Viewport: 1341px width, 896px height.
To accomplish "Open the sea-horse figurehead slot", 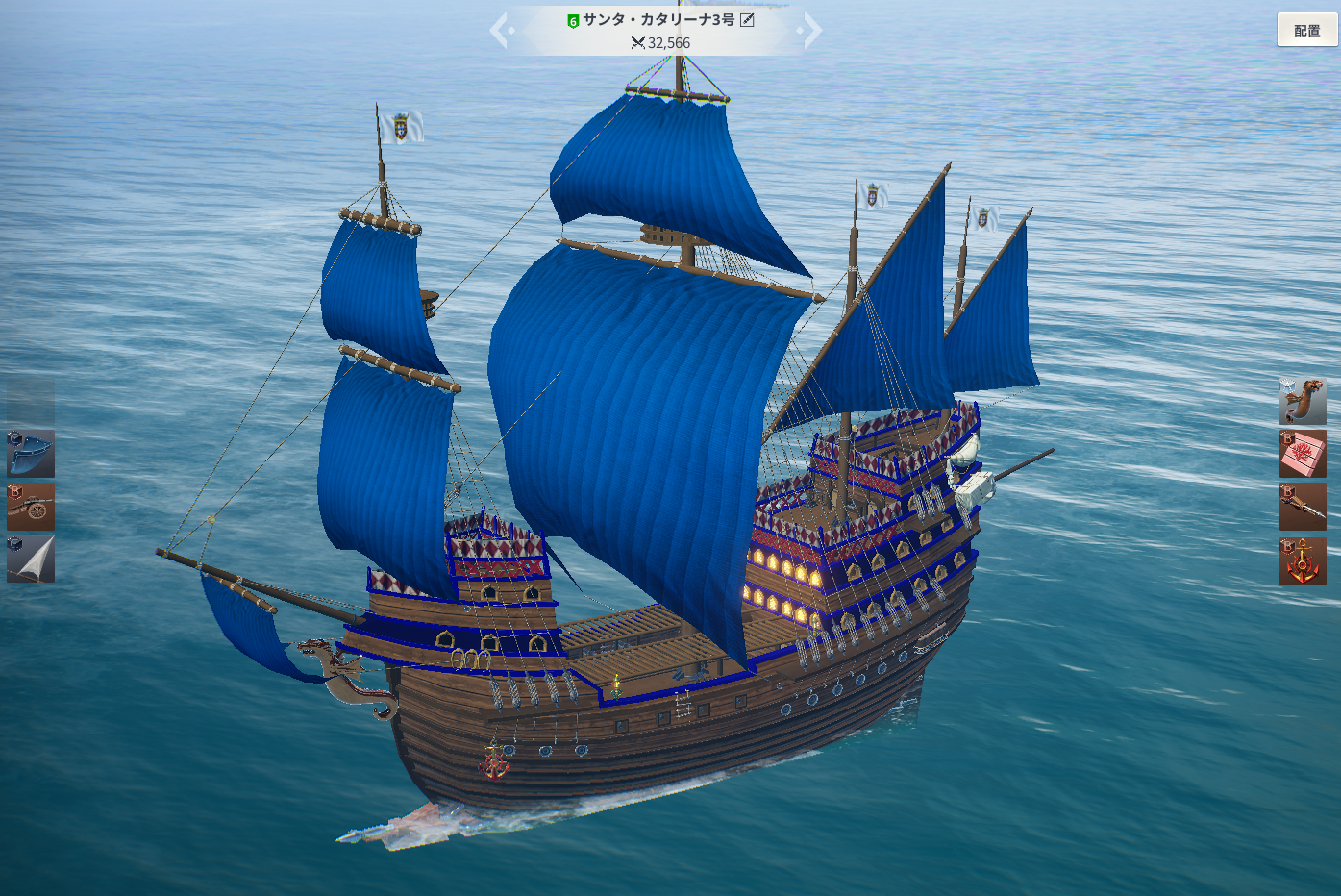I will click(x=1303, y=401).
